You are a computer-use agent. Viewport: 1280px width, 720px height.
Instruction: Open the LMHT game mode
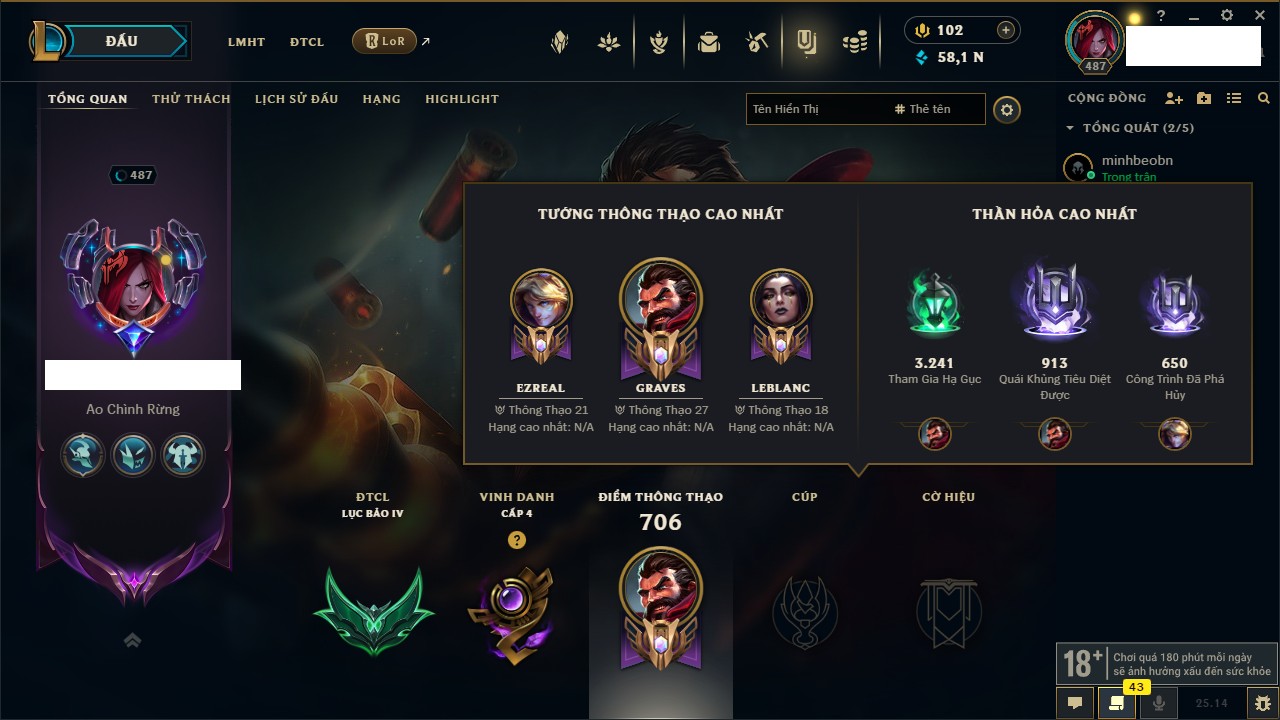click(x=246, y=42)
